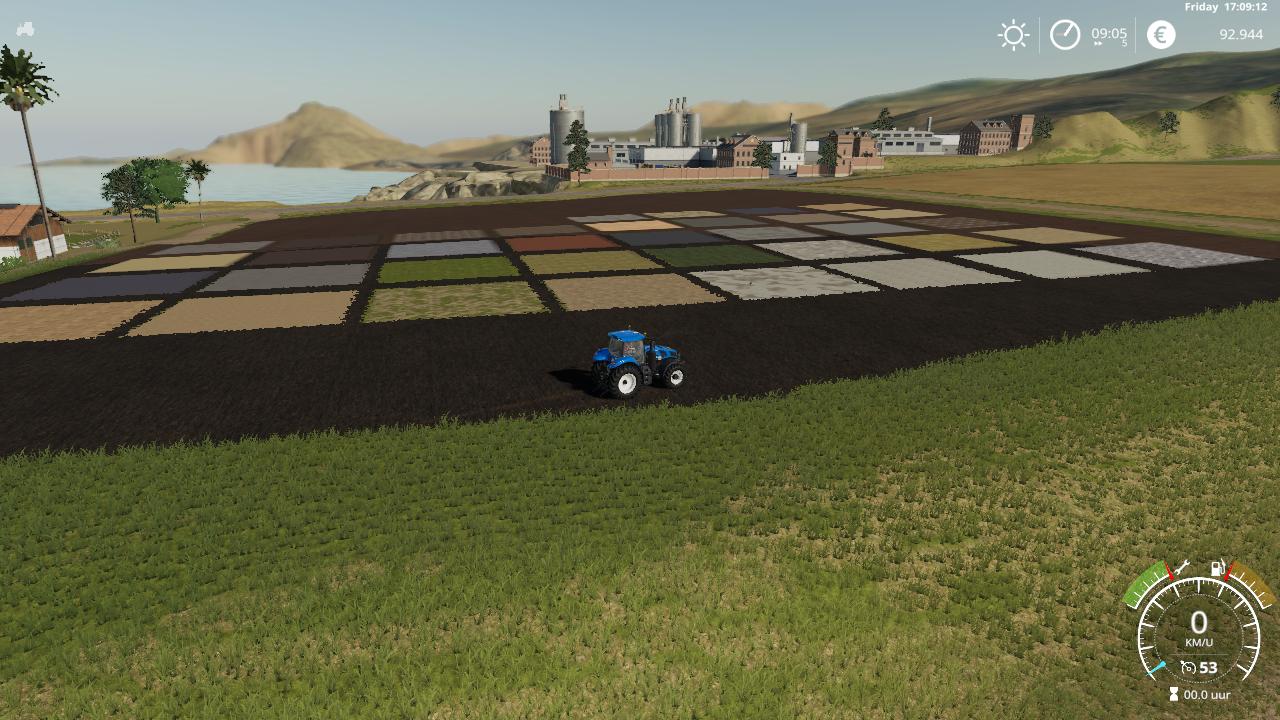Screen dimensions: 1280x720
Task: Click the small tractor vehicle icon
Action: 25,29
